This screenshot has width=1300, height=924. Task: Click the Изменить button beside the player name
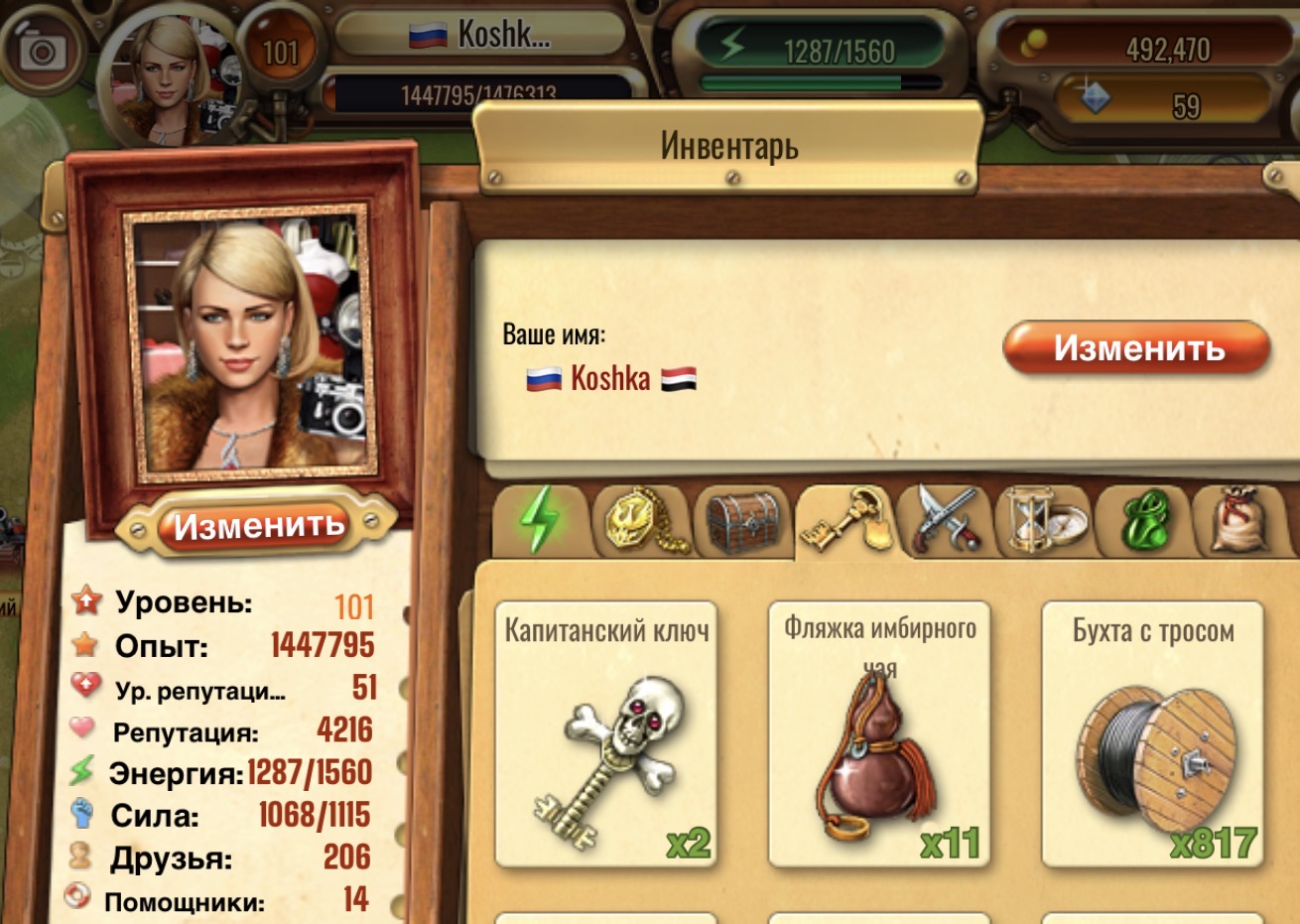click(x=1136, y=348)
